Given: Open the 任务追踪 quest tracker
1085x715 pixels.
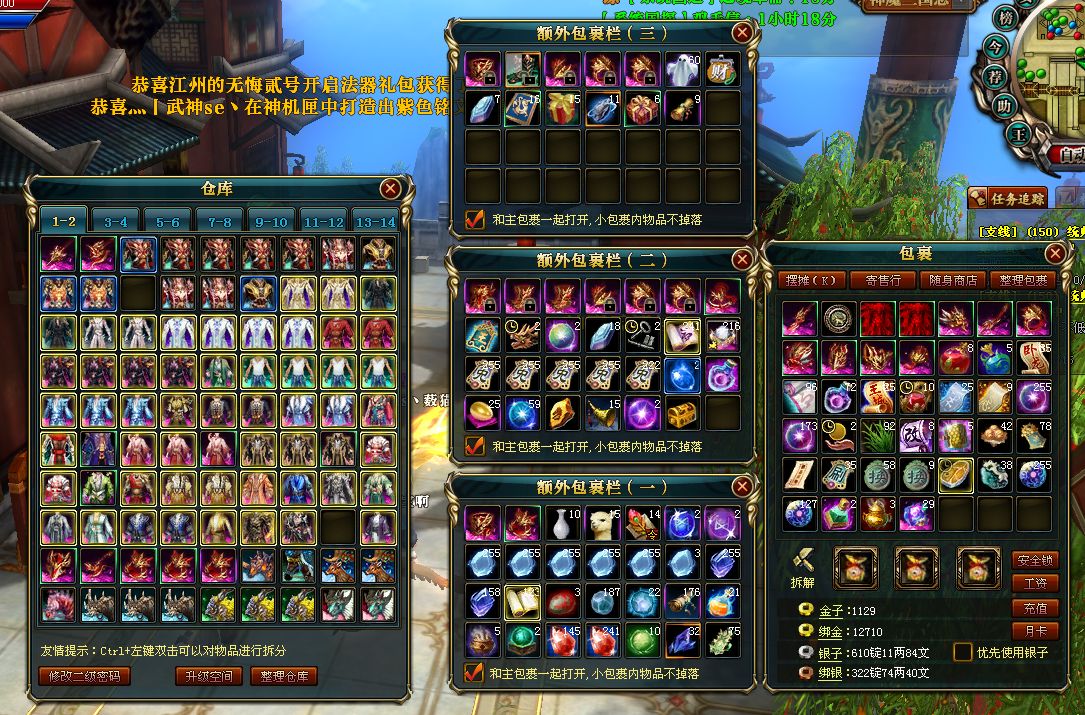Looking at the screenshot, I should [1008, 198].
